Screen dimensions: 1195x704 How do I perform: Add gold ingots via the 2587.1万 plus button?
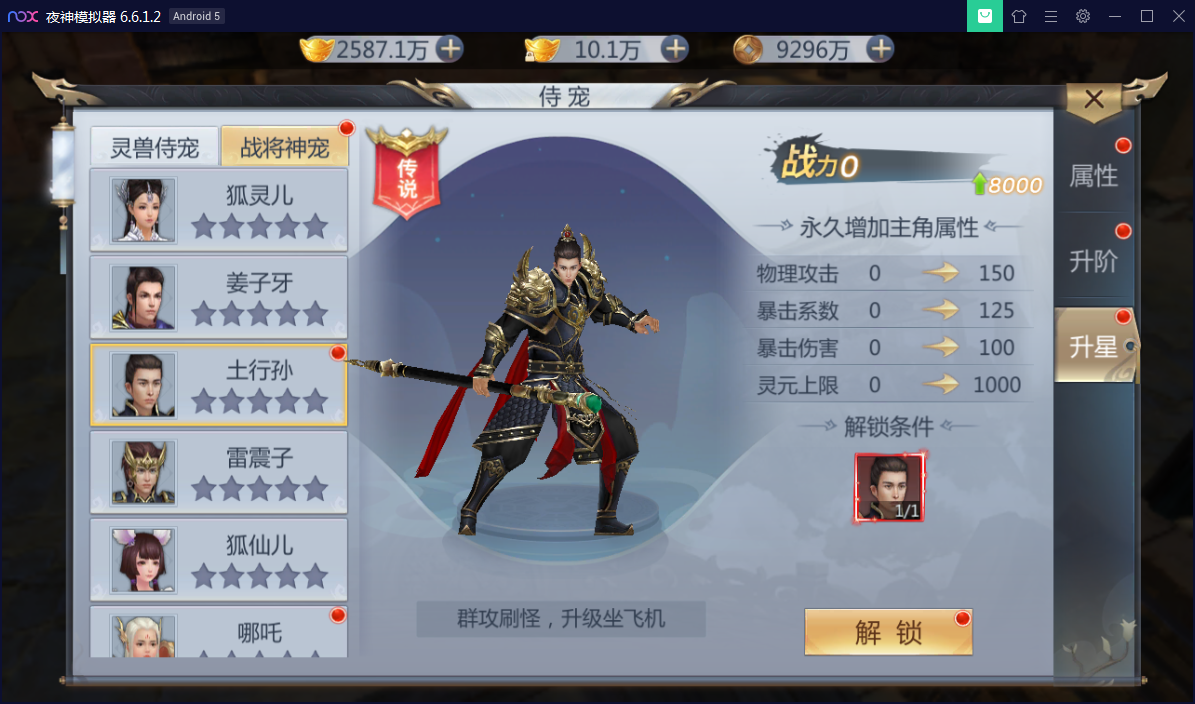[x=450, y=49]
